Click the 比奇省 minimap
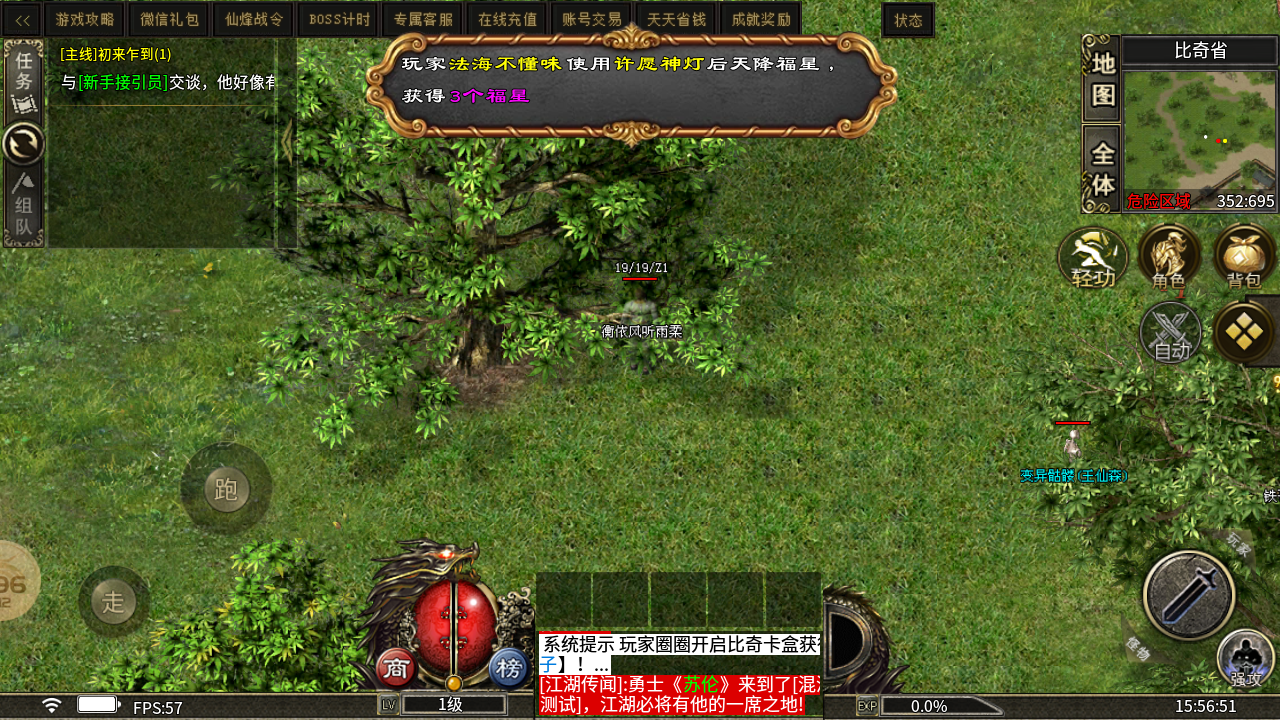This screenshot has width=1280, height=720. (1200, 130)
